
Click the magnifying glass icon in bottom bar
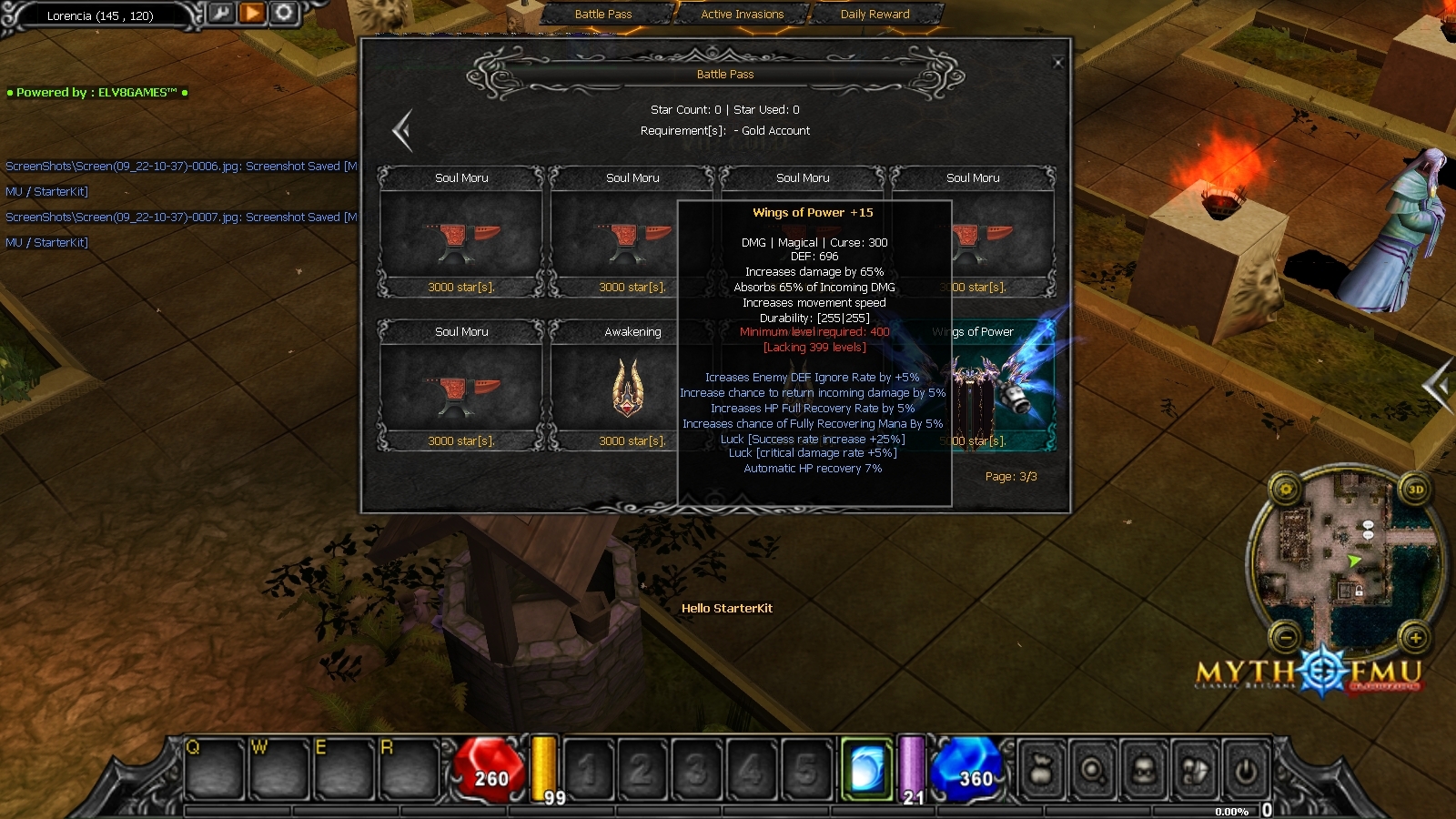(x=1093, y=772)
